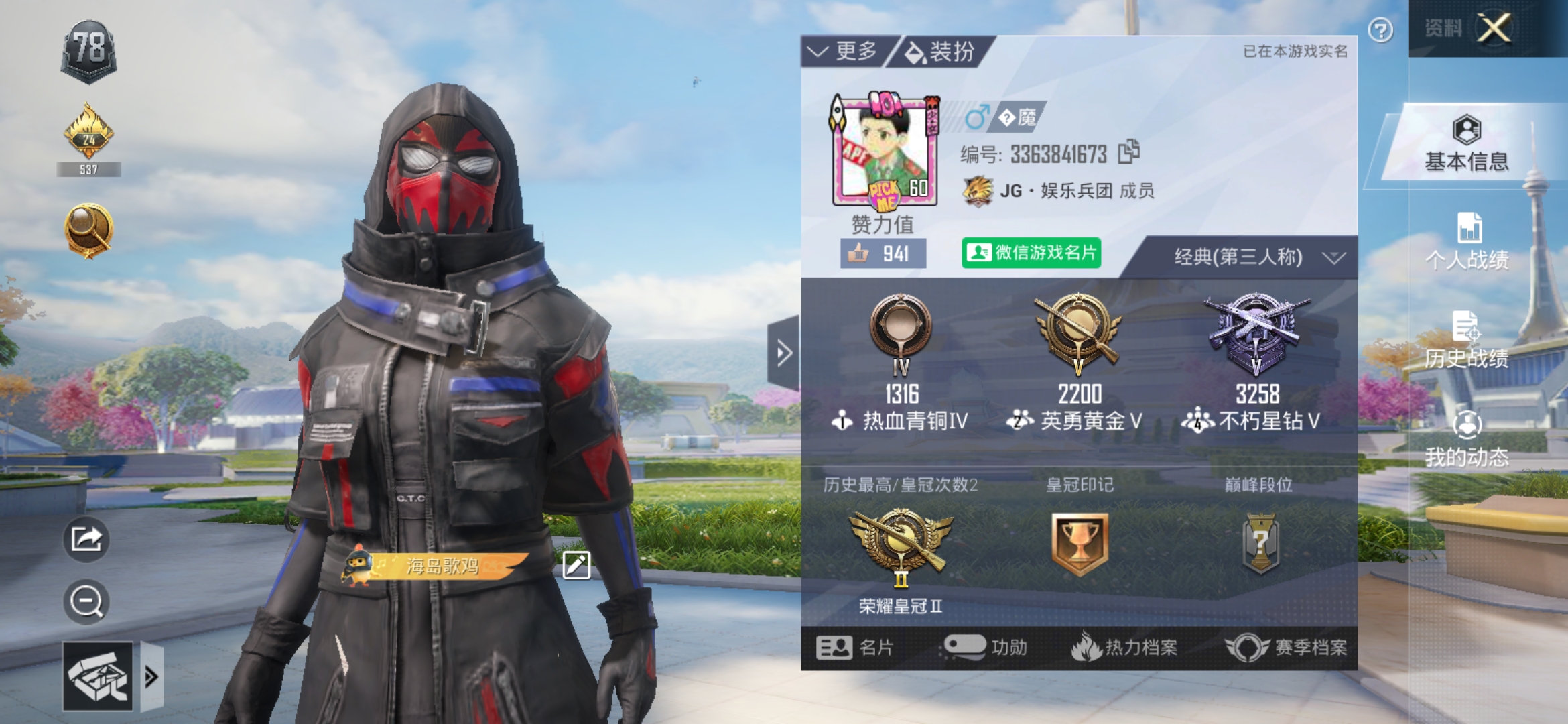Open the 装扮 outfit button
1568x724 pixels.
[941, 52]
